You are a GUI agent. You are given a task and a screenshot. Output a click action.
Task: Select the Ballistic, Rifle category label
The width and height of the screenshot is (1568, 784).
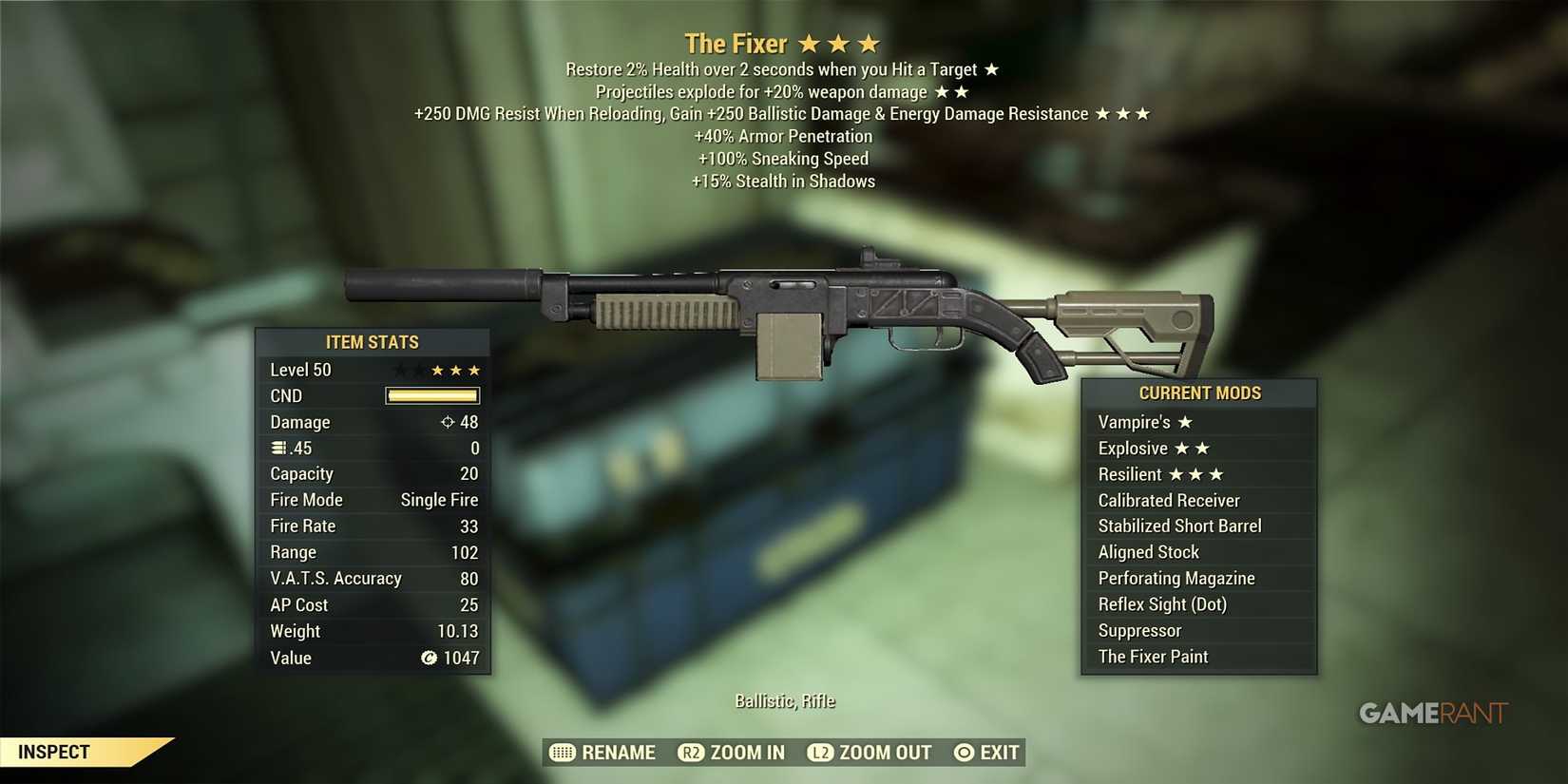click(x=784, y=700)
